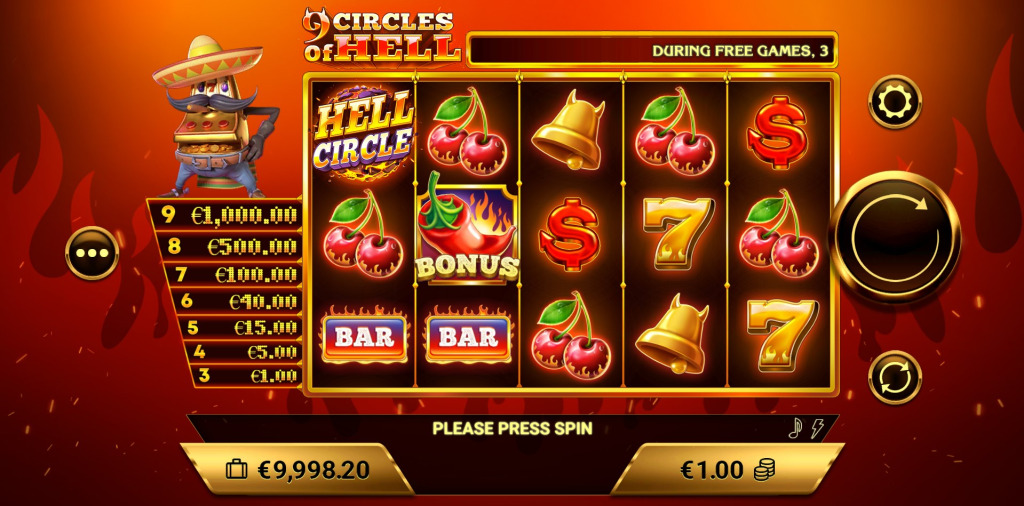Toggle the music note sound icon

[796, 429]
